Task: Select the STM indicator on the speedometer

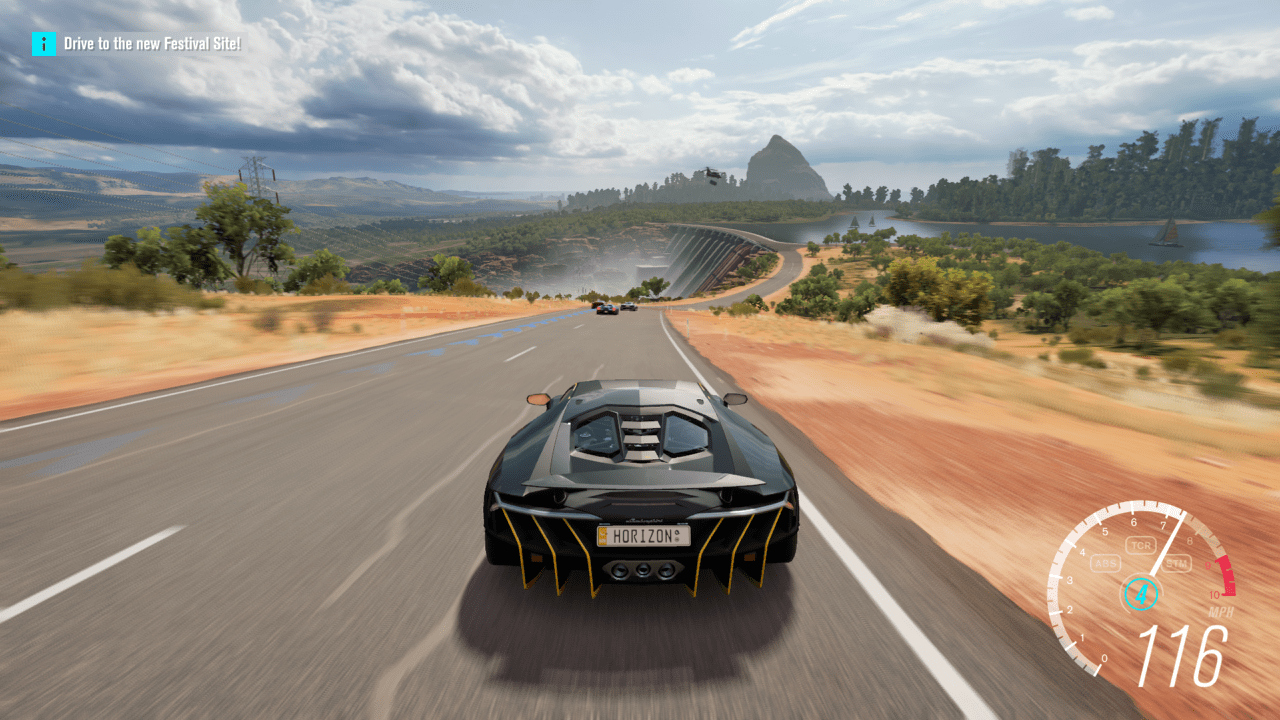Action: (x=1176, y=563)
